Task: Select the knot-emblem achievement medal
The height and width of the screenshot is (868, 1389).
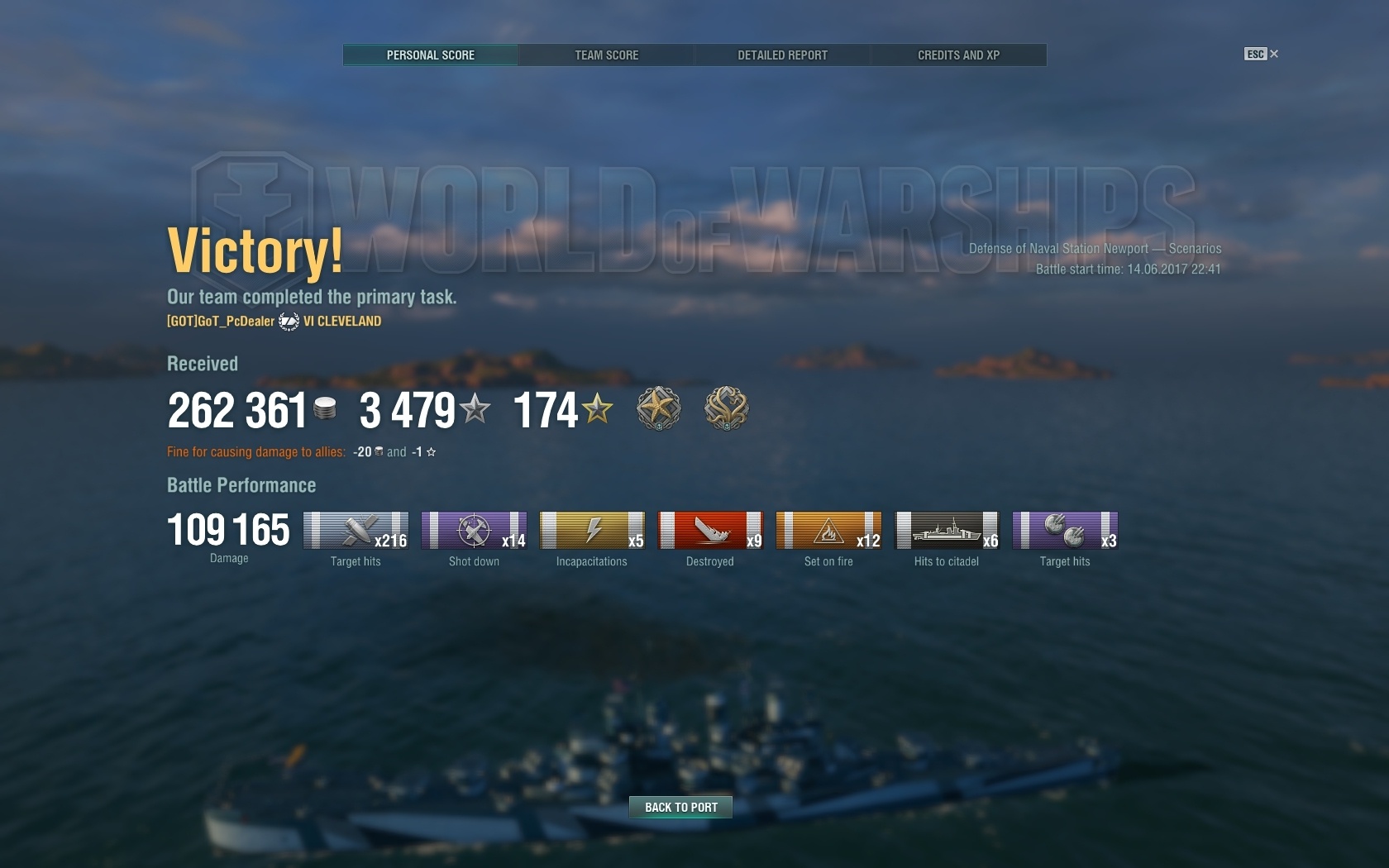Action: point(726,408)
